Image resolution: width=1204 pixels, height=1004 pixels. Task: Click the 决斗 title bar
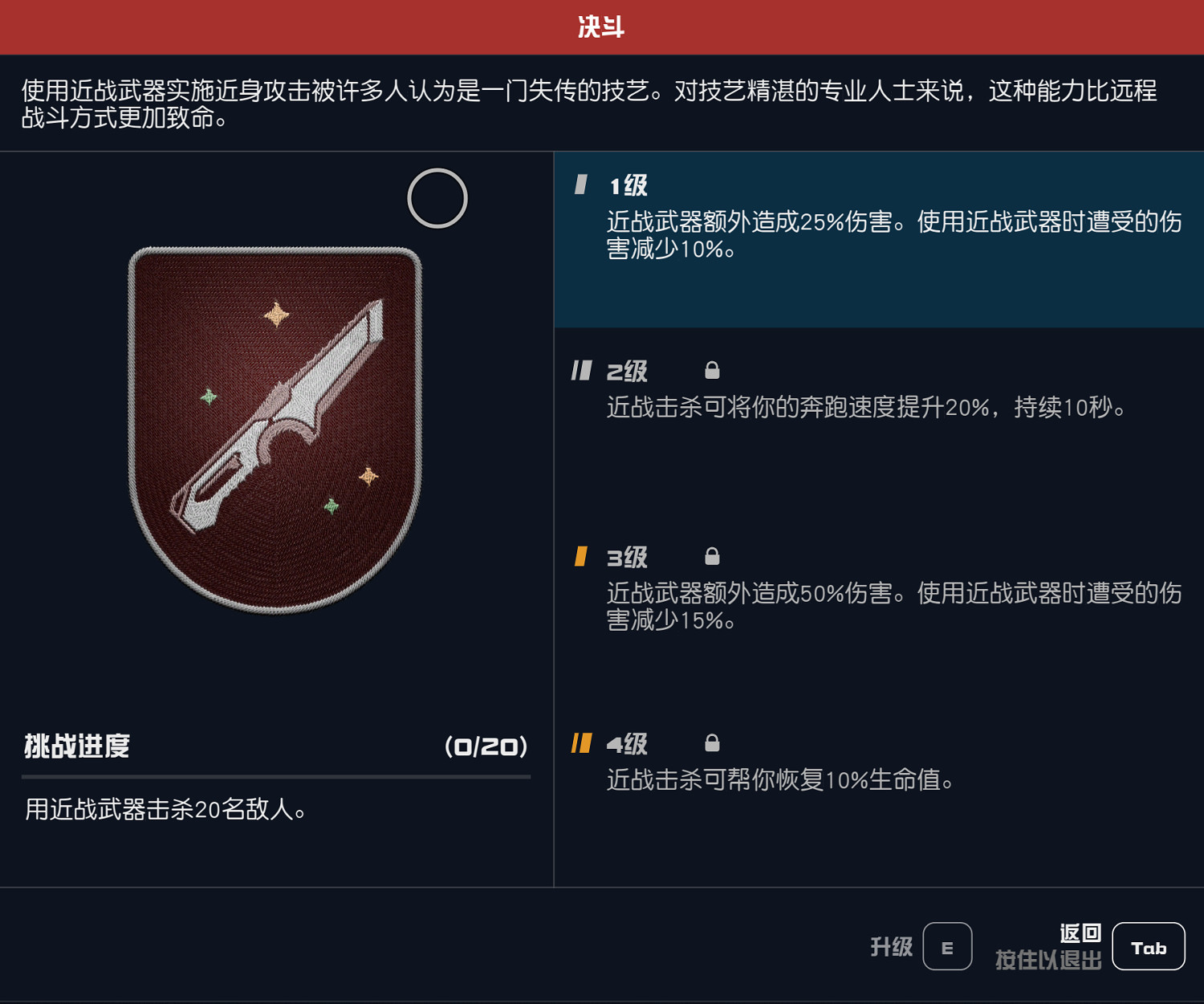pyautogui.click(x=602, y=25)
